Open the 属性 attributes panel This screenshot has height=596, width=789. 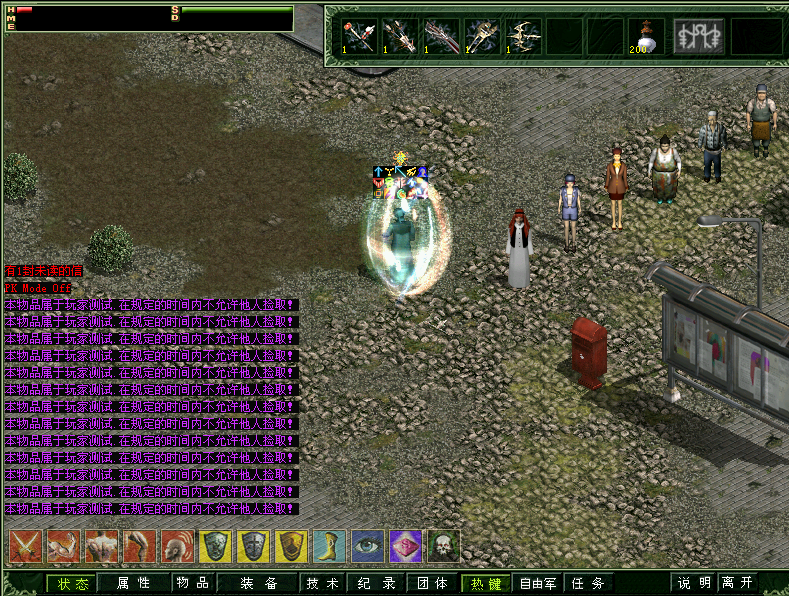point(133,583)
